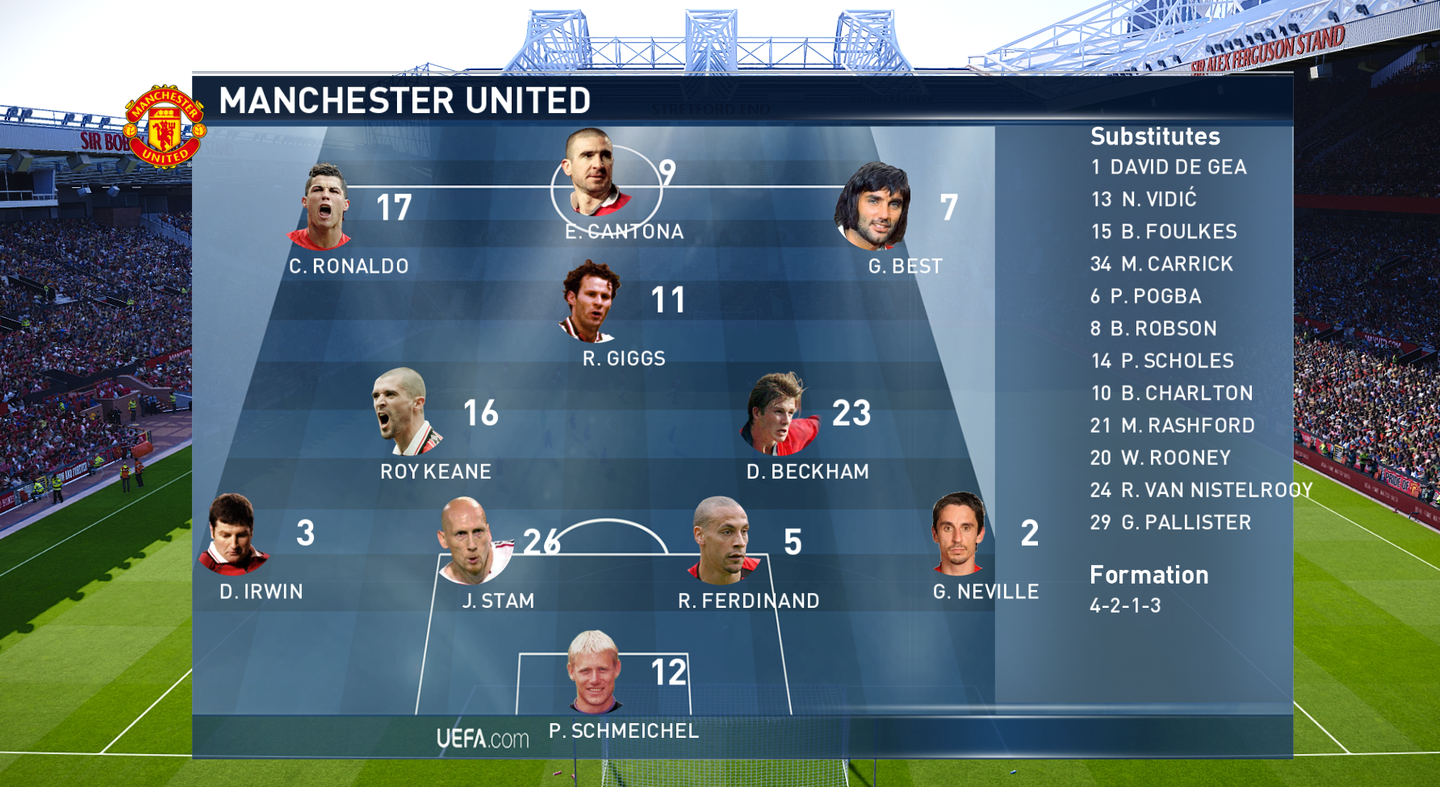Image resolution: width=1440 pixels, height=787 pixels.
Task: Click the Manchester United club crest
Action: pyautogui.click(x=164, y=127)
